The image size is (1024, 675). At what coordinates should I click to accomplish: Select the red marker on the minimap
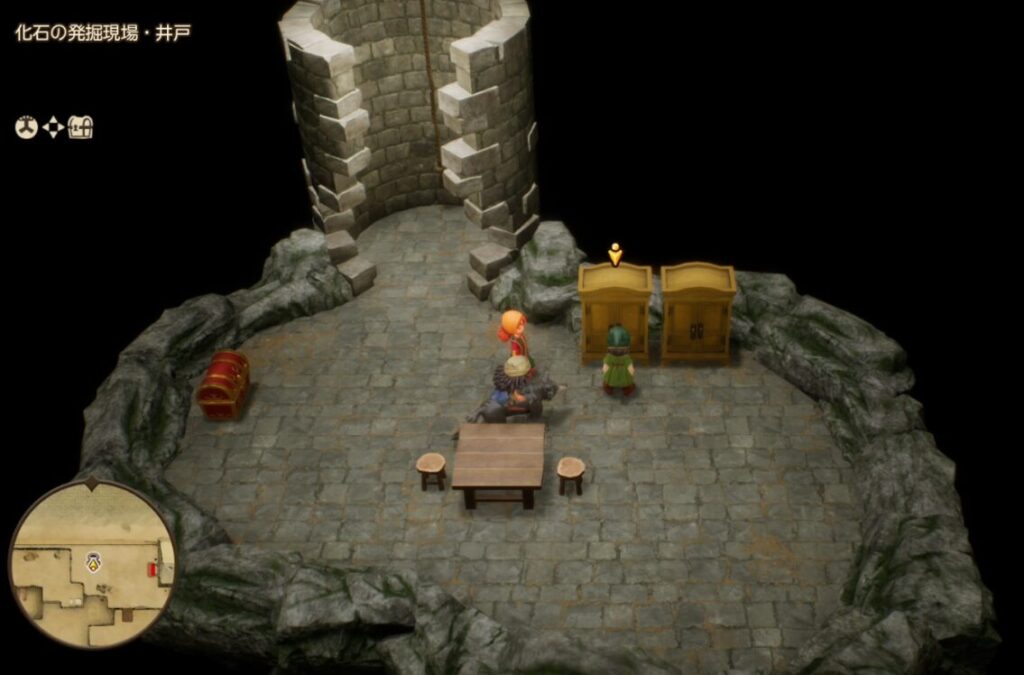point(152,569)
